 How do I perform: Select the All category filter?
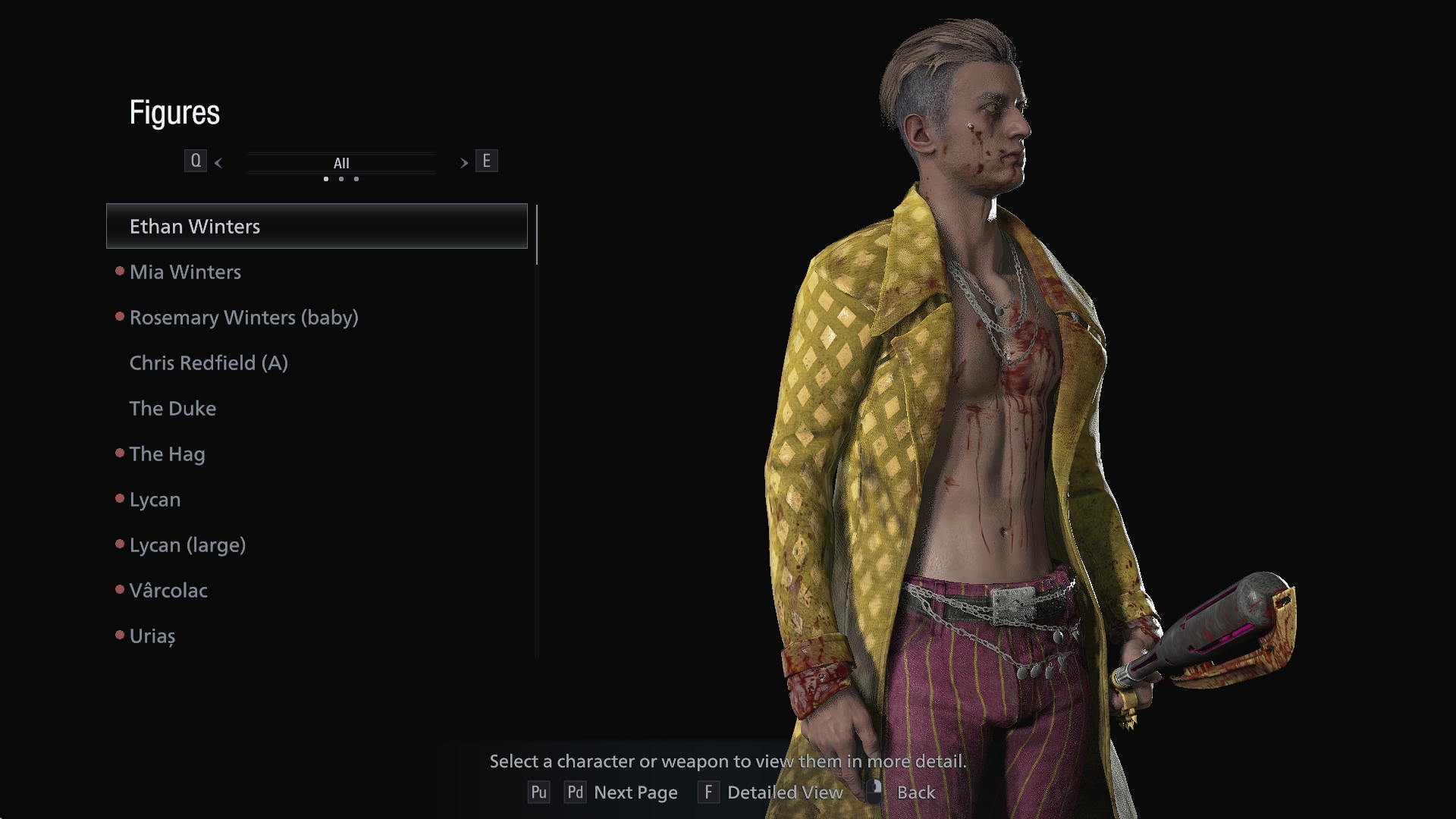[341, 163]
